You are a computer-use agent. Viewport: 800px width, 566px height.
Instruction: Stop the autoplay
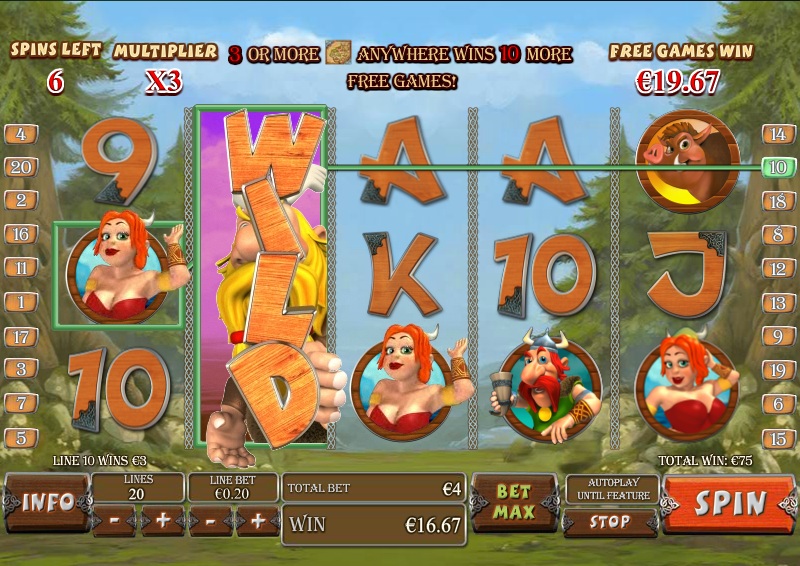pyautogui.click(x=609, y=522)
